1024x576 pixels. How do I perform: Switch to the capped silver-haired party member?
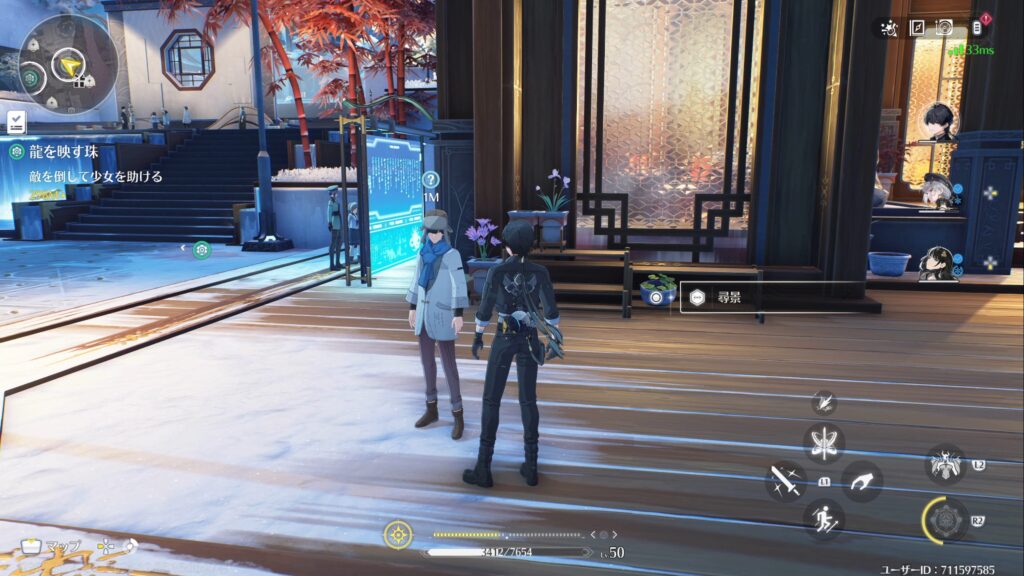click(938, 191)
